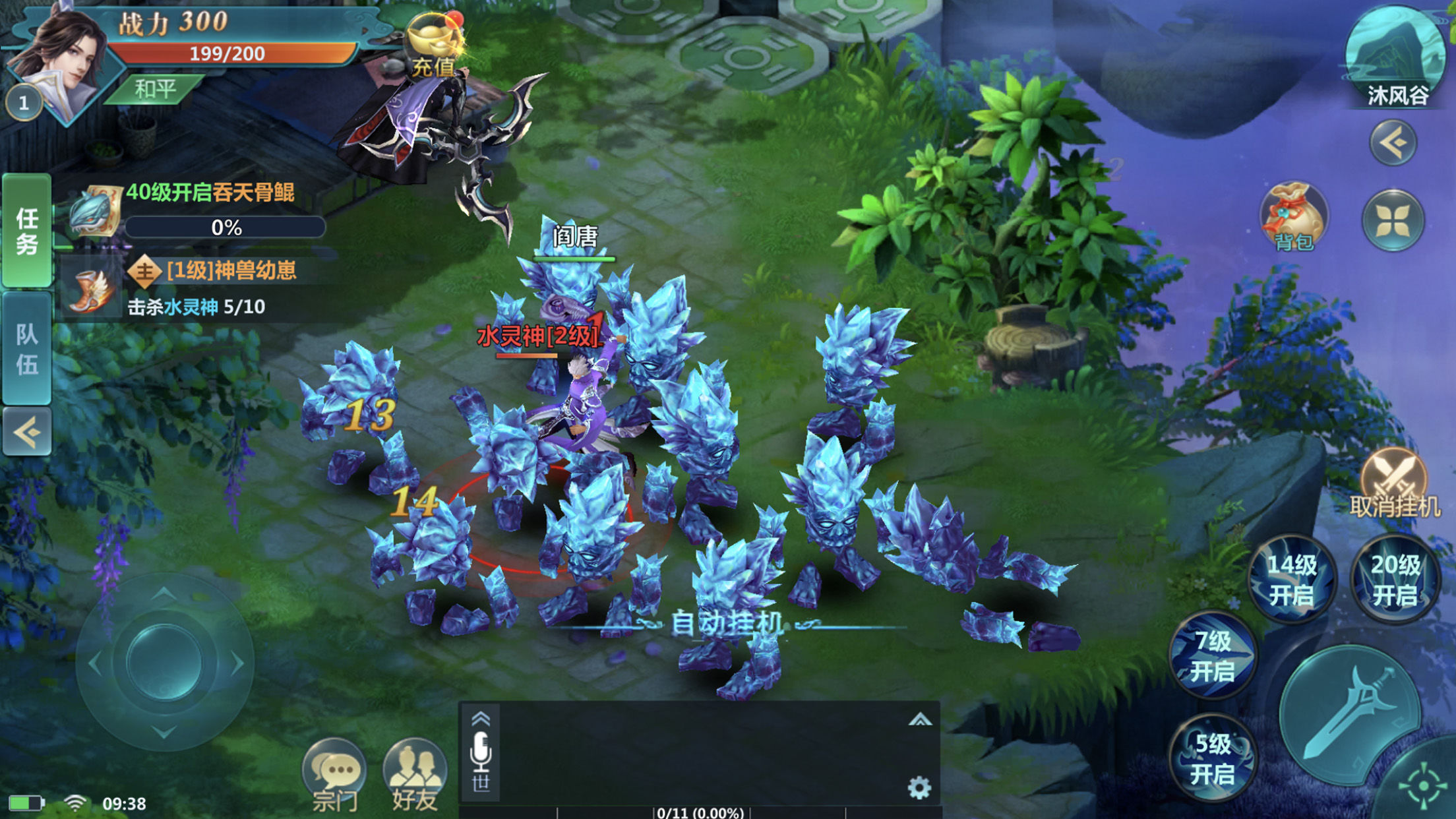The image size is (1456, 819).
Task: Tap the locked 20级开启 skill slot
Action: 1394,580
